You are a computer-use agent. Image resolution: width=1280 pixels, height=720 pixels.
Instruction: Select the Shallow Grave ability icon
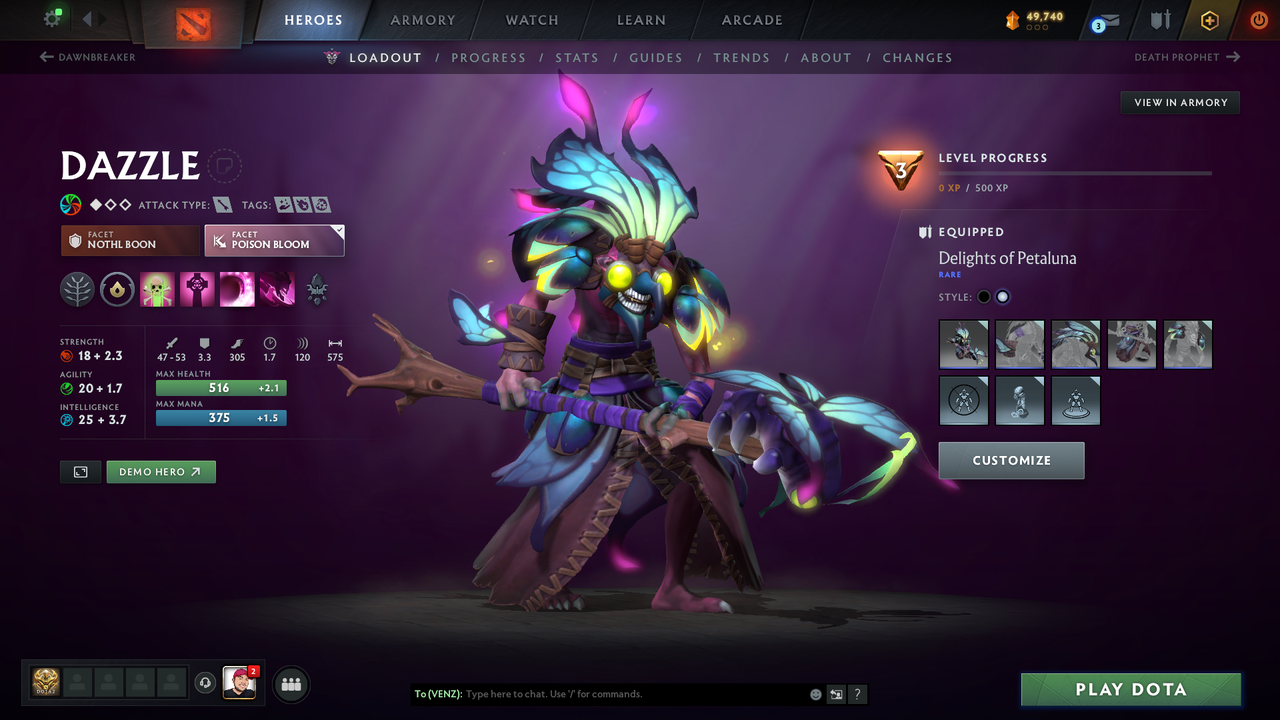pyautogui.click(x=196, y=289)
